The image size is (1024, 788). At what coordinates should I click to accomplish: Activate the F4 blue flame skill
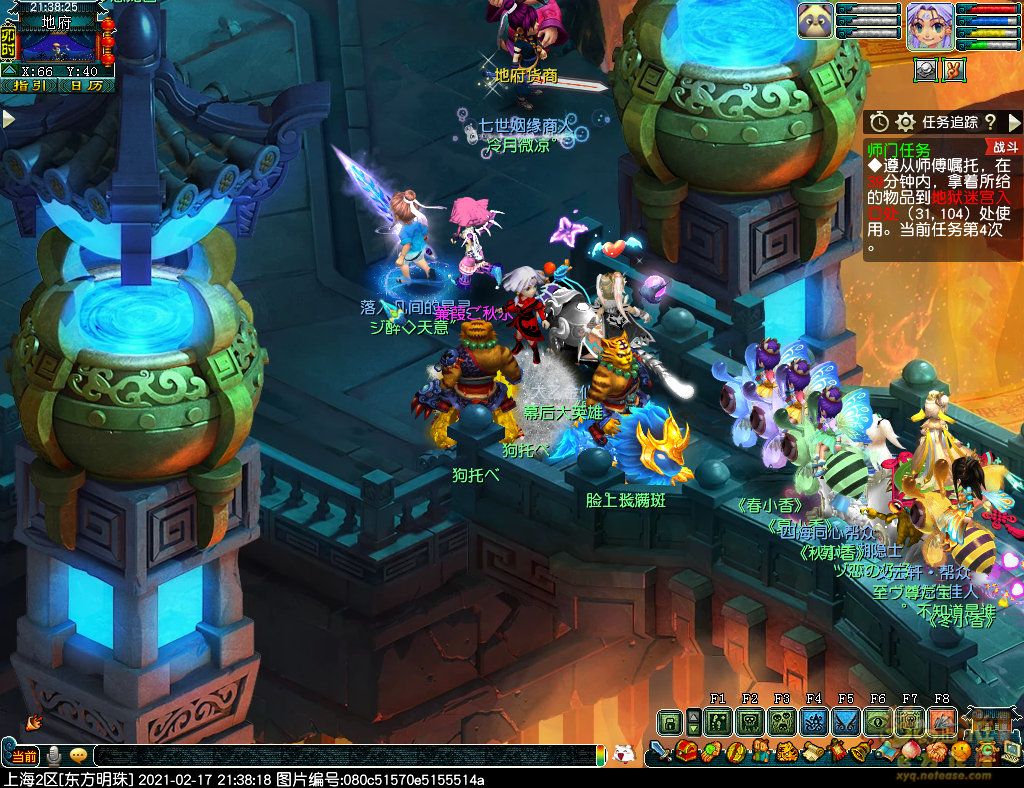[813, 720]
